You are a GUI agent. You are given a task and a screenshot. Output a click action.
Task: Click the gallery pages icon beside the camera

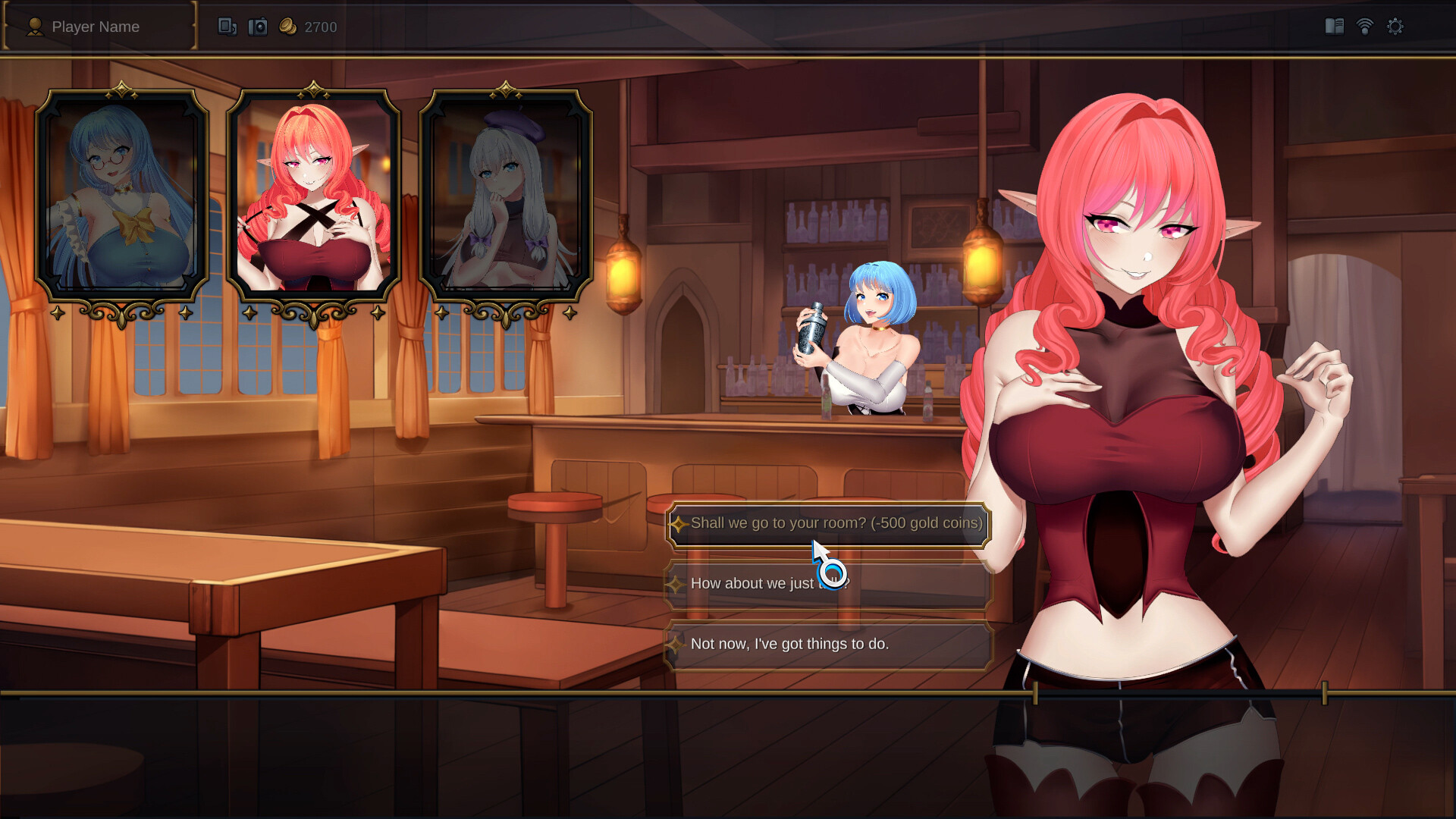pyautogui.click(x=227, y=26)
